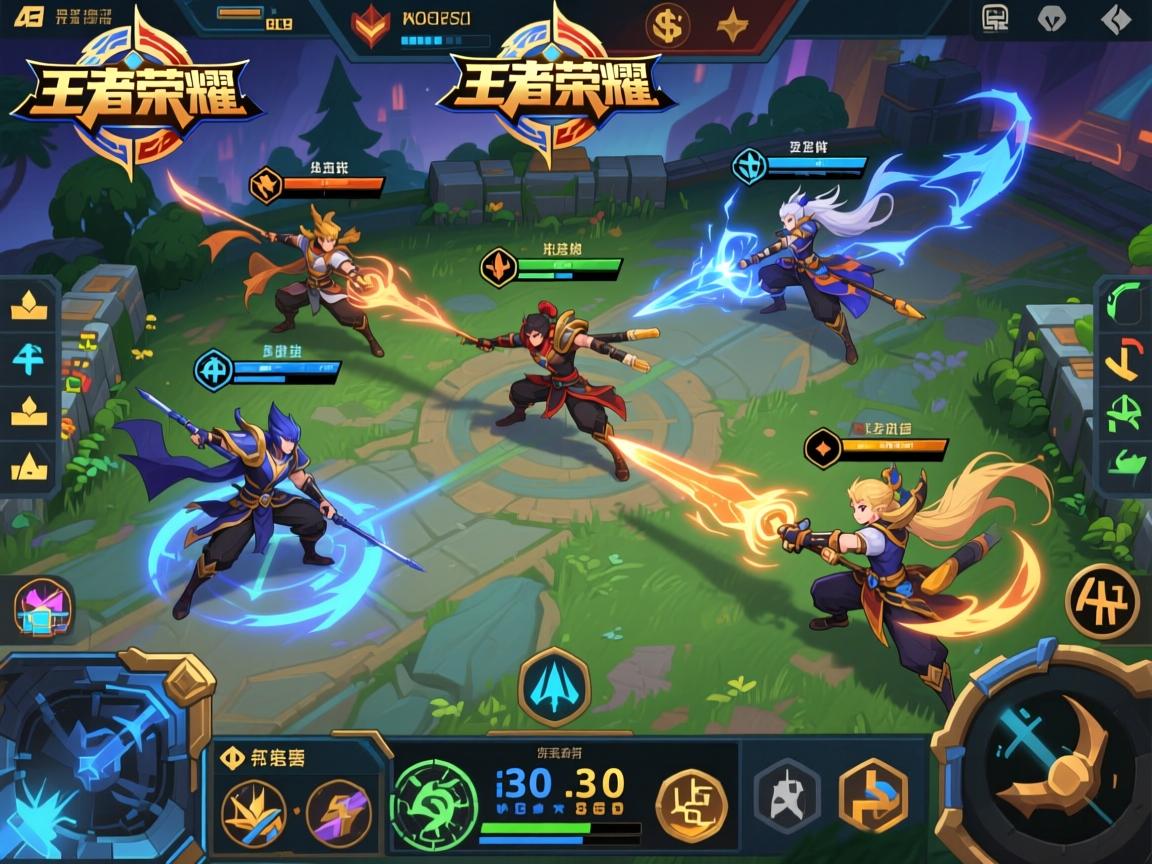Activate the purple lightning bolt skill
This screenshot has width=1152, height=864.
[339, 810]
